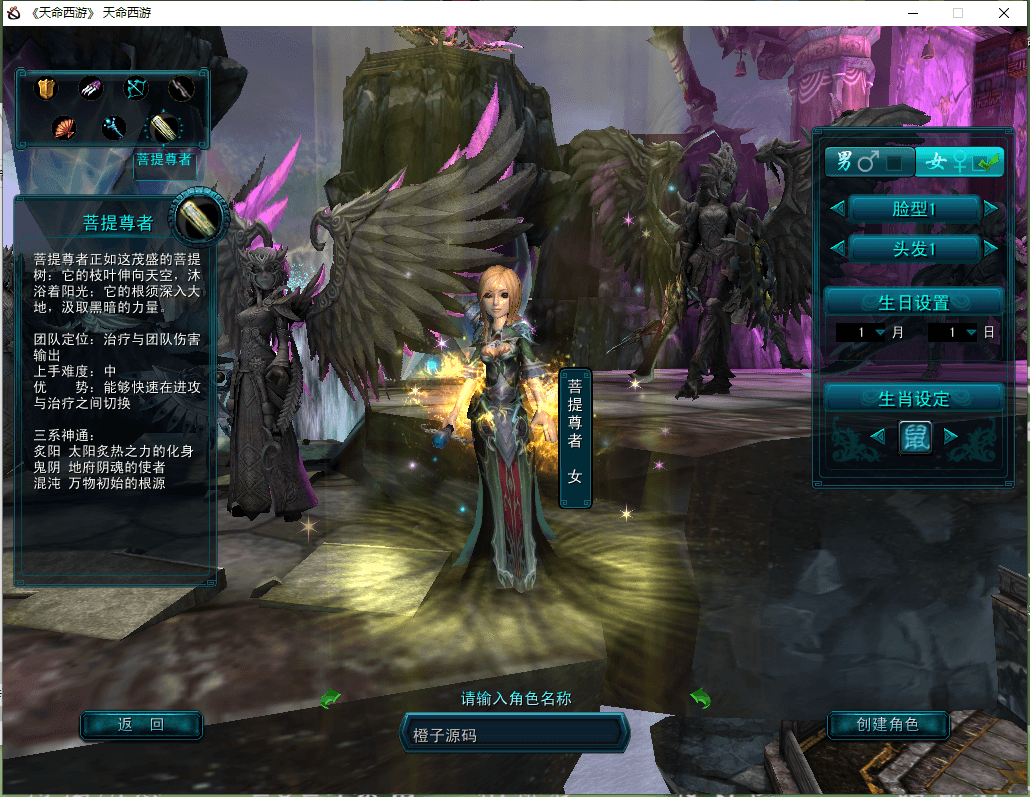
Task: Pick the bow class icon
Action: [135, 89]
